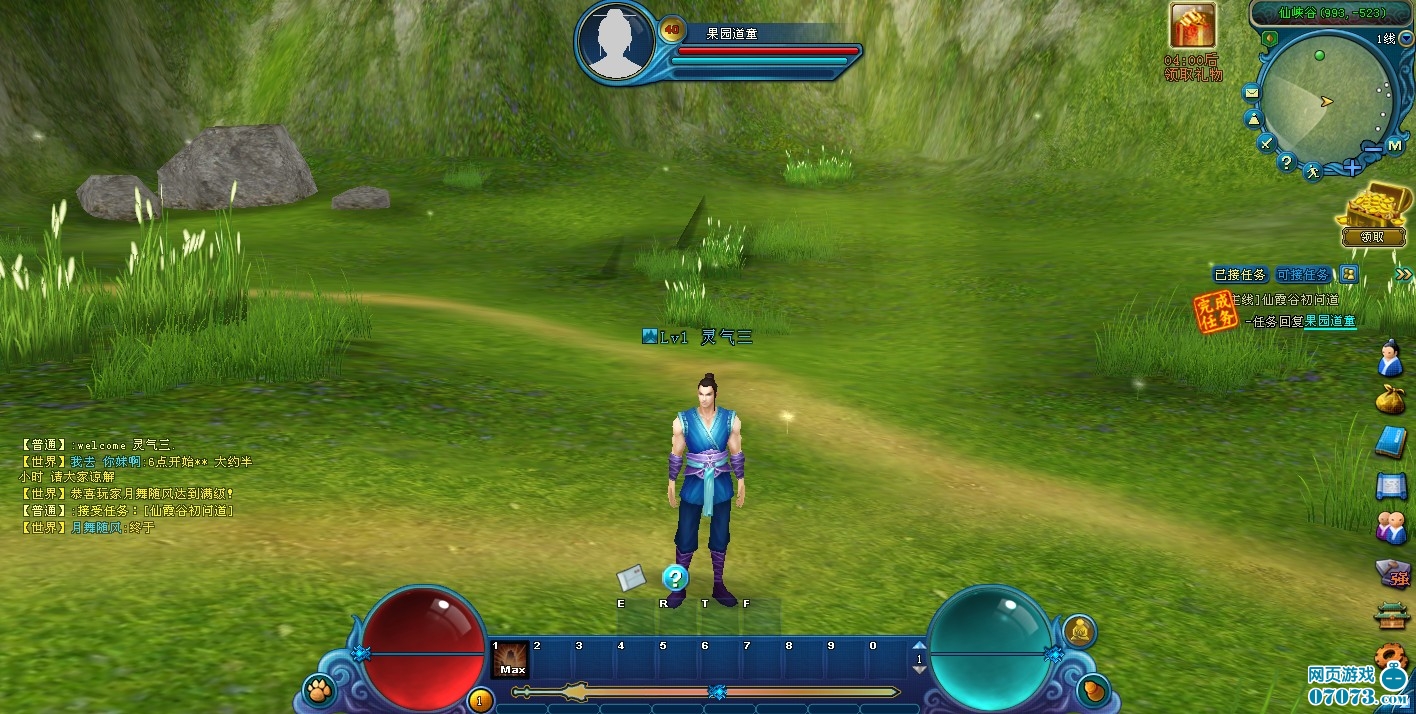Follow the 果园道童 quest tracker link
The width and height of the screenshot is (1416, 714).
[1330, 321]
